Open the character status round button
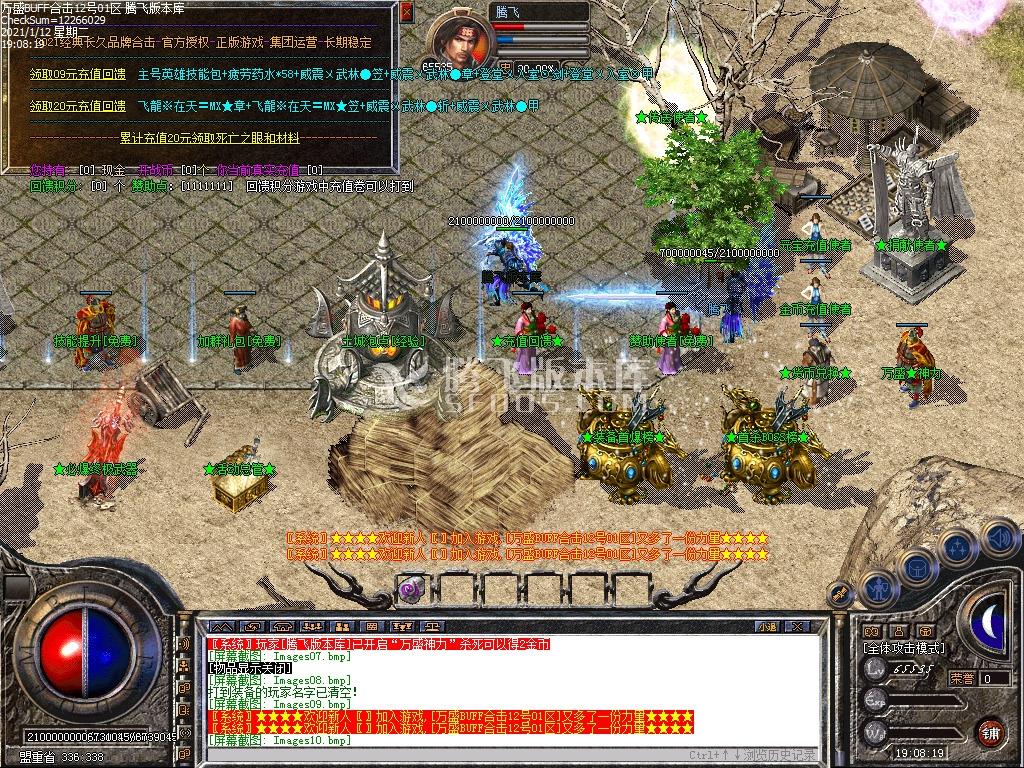The width and height of the screenshot is (1024, 768). 878,588
